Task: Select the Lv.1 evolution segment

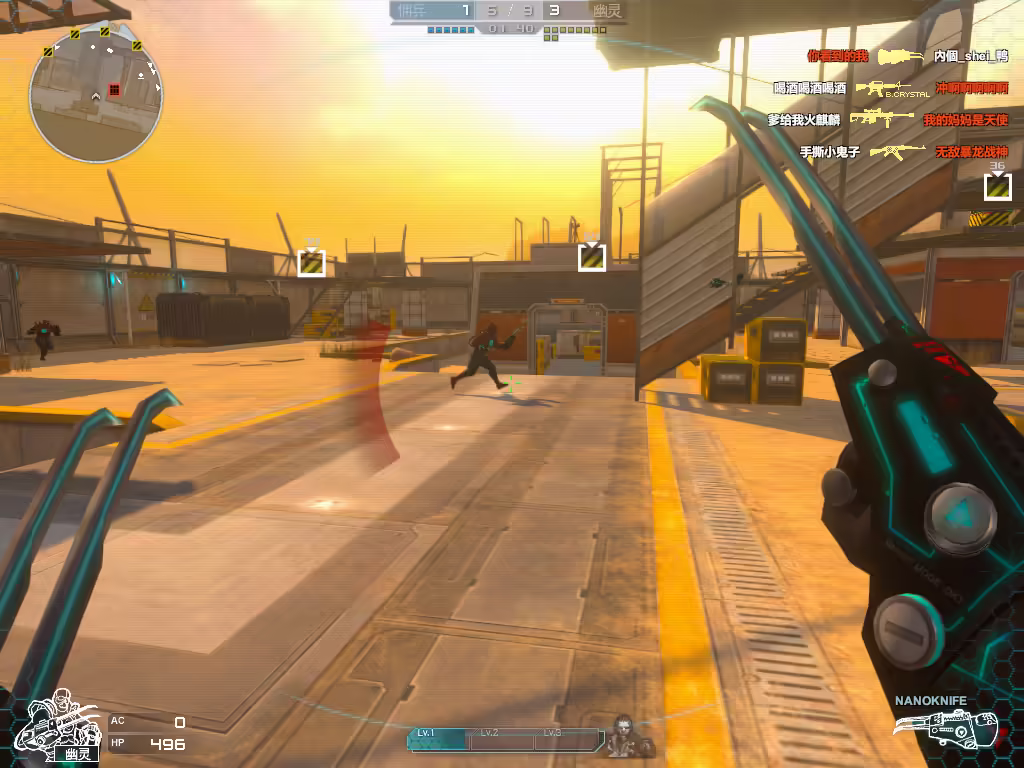Action: click(438, 738)
